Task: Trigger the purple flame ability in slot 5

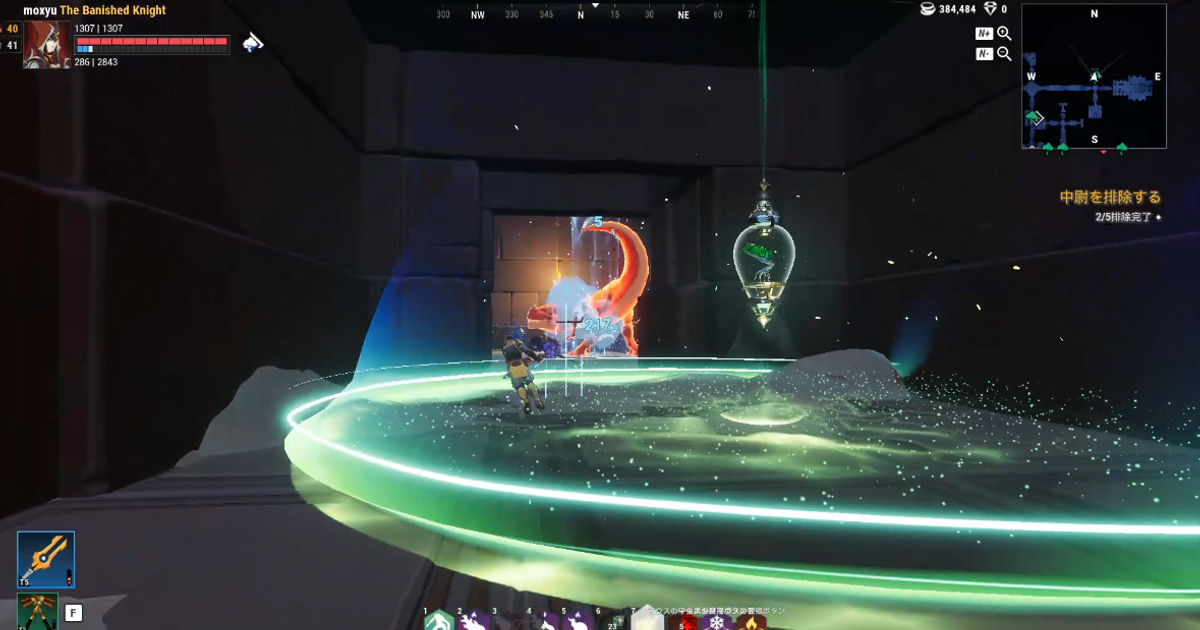Action: click(x=577, y=621)
